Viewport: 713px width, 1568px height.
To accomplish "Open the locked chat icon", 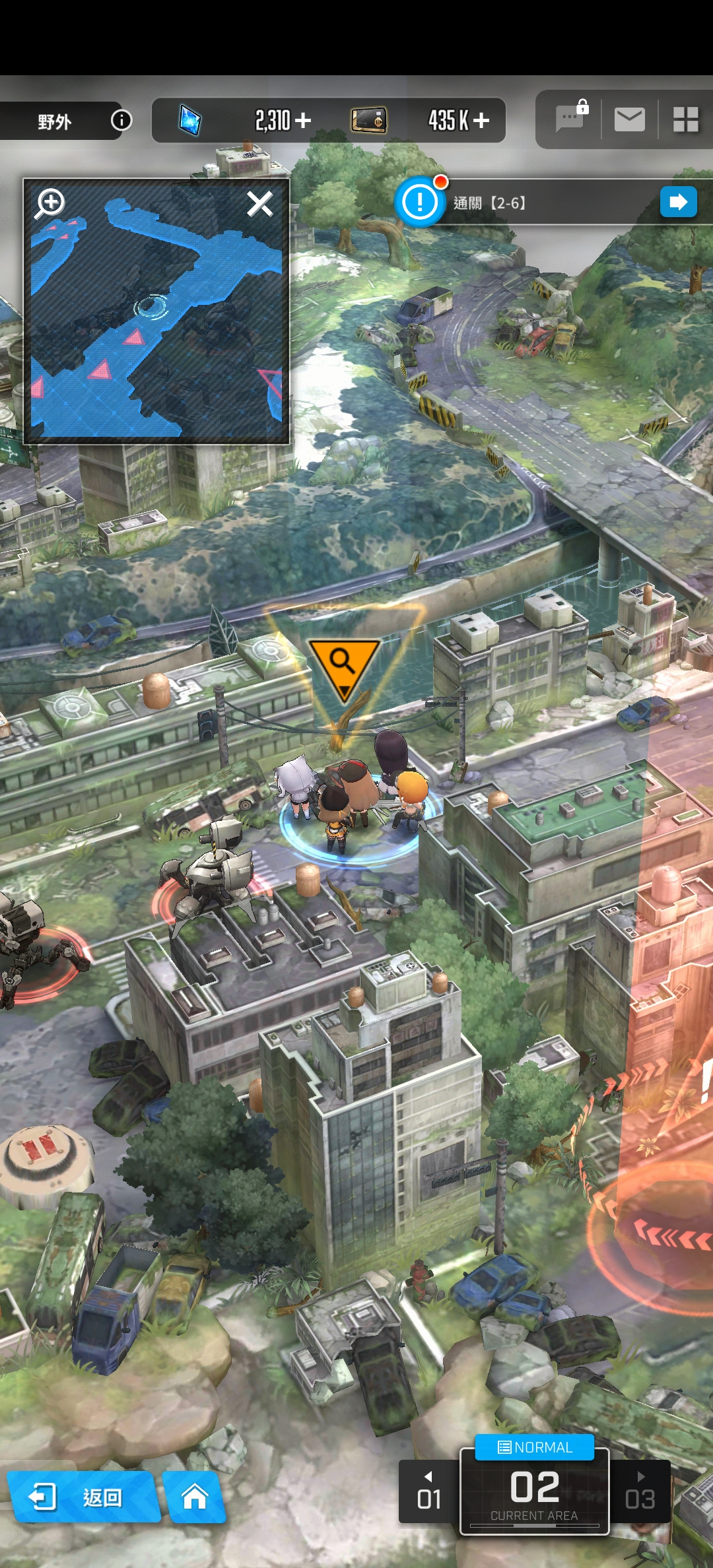I will coord(570,119).
